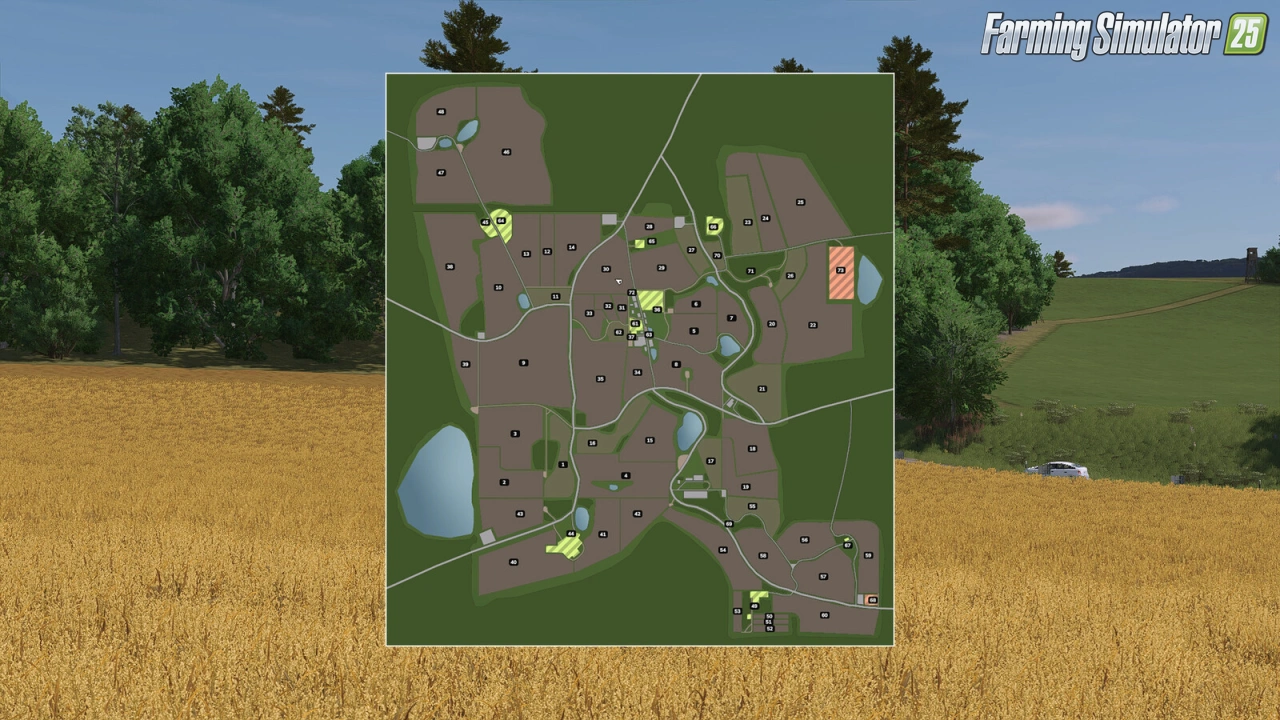This screenshot has height=720, width=1280.
Task: Choose the field 18 marker
Action: pyautogui.click(x=752, y=448)
